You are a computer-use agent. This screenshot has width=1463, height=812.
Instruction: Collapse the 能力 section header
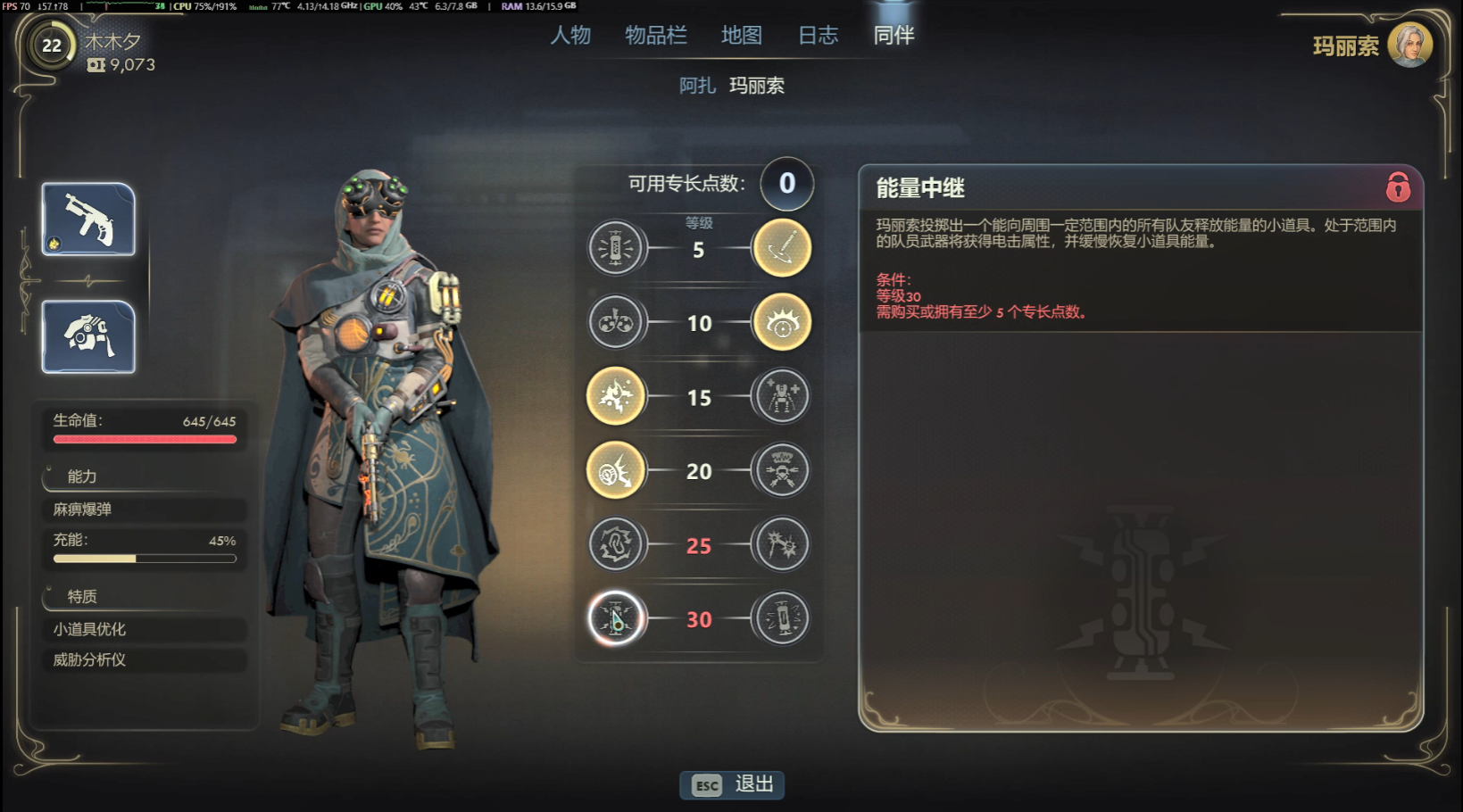84,477
